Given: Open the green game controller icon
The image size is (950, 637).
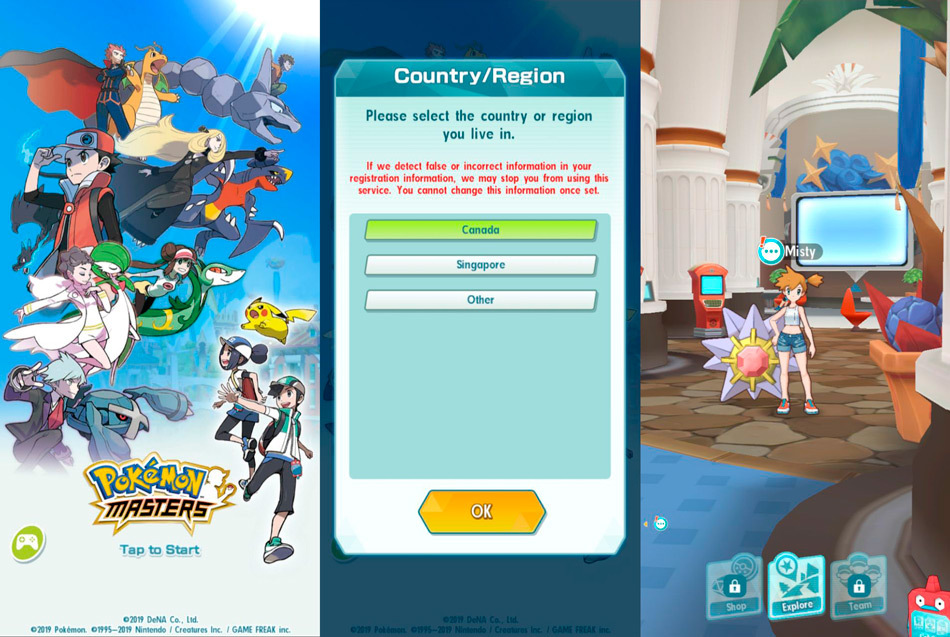Looking at the screenshot, I should click(27, 543).
